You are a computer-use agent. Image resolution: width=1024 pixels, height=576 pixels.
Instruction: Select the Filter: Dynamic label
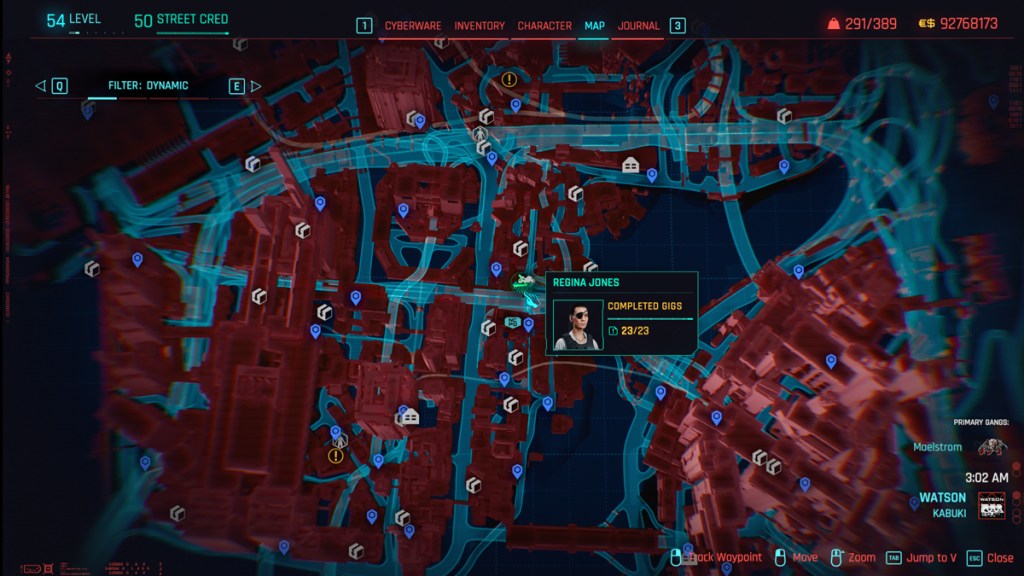148,86
